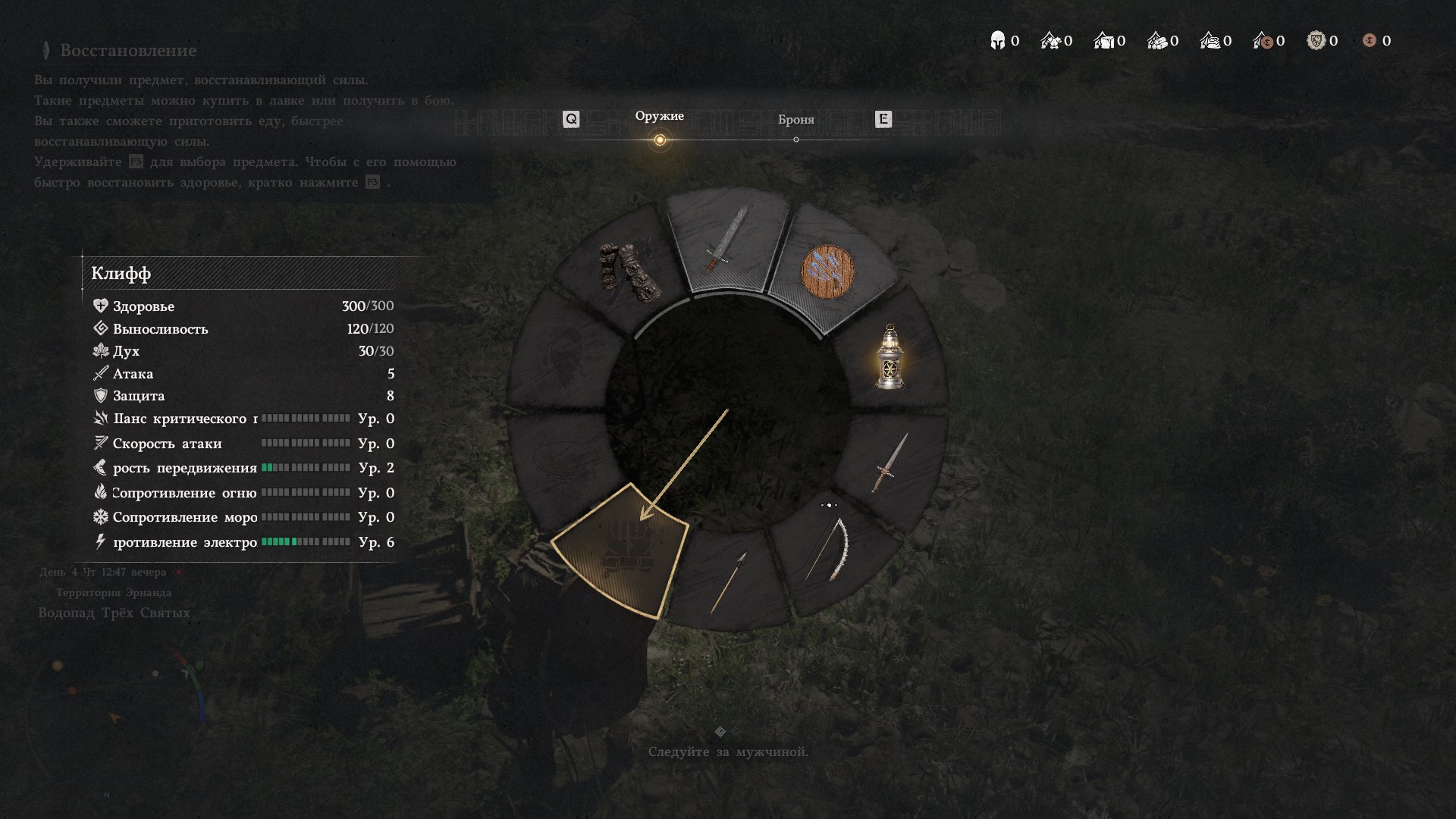Open the Оружие tab
This screenshot has height=819, width=1456.
[659, 116]
